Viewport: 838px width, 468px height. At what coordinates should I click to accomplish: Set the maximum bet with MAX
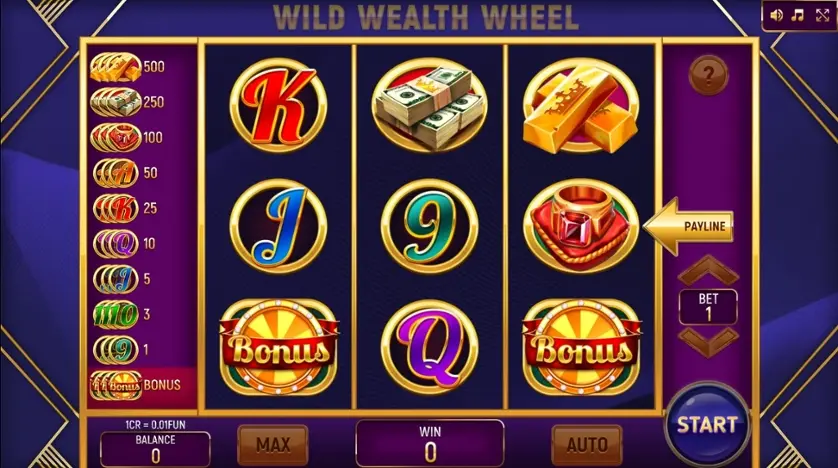272,444
